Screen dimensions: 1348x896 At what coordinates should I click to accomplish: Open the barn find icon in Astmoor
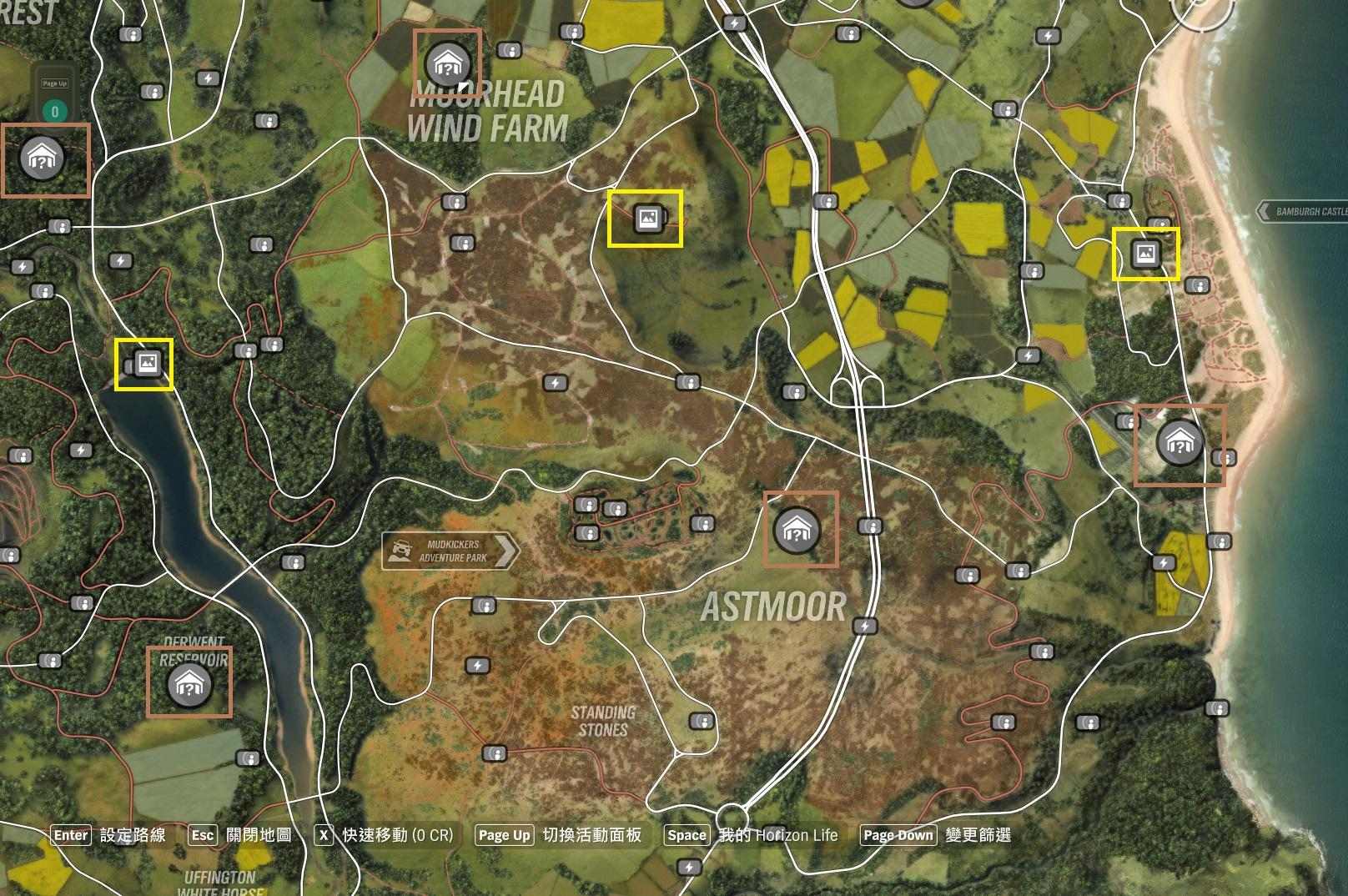(798, 531)
